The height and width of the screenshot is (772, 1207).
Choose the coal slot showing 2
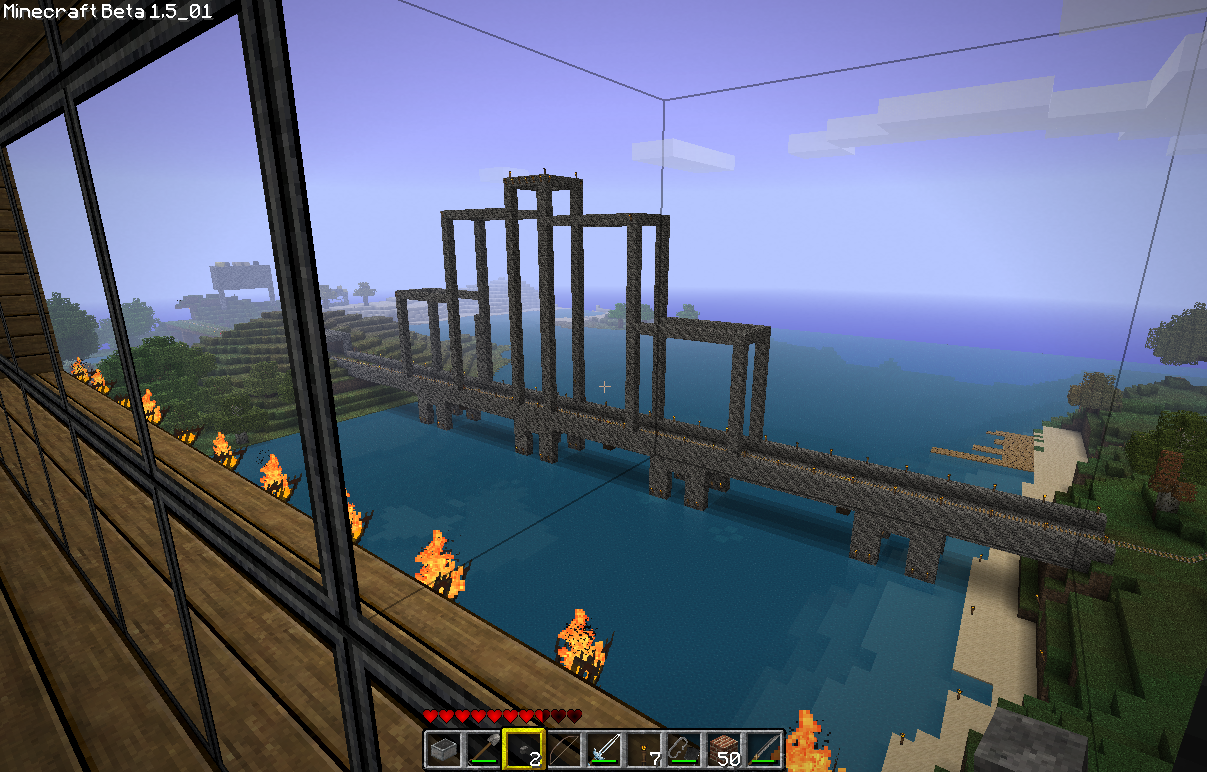(522, 749)
